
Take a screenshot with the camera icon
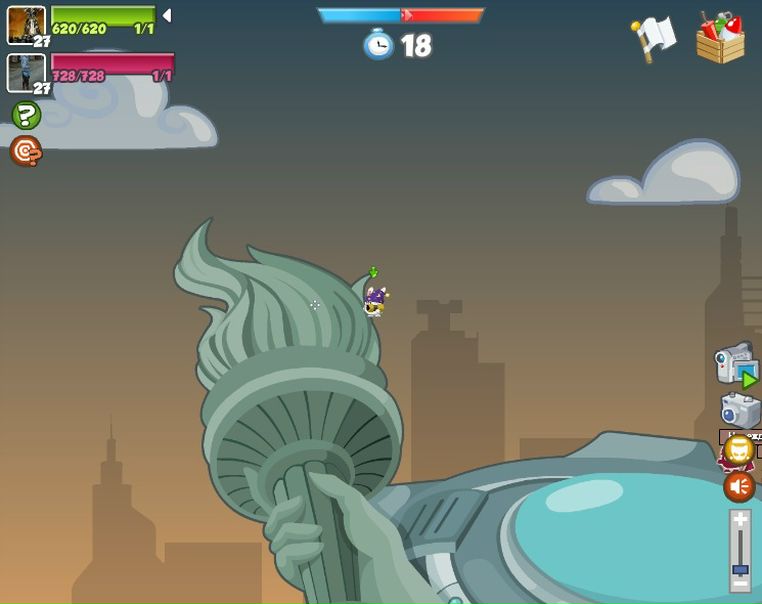[x=740, y=409]
